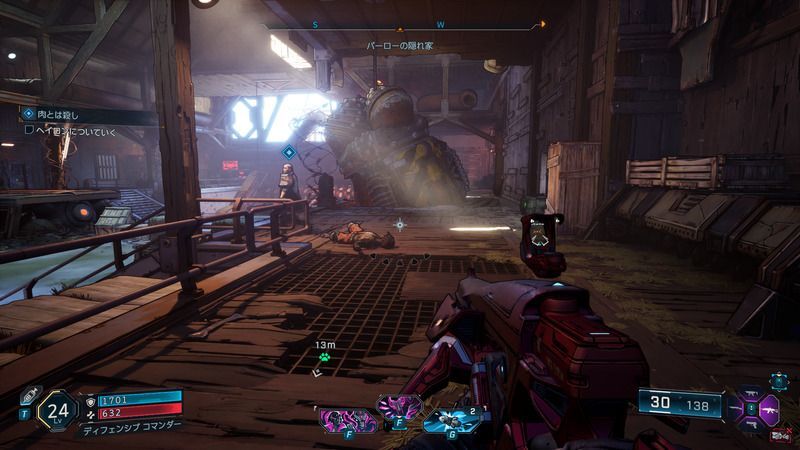Select the left weapon wheel slot

point(735,409)
